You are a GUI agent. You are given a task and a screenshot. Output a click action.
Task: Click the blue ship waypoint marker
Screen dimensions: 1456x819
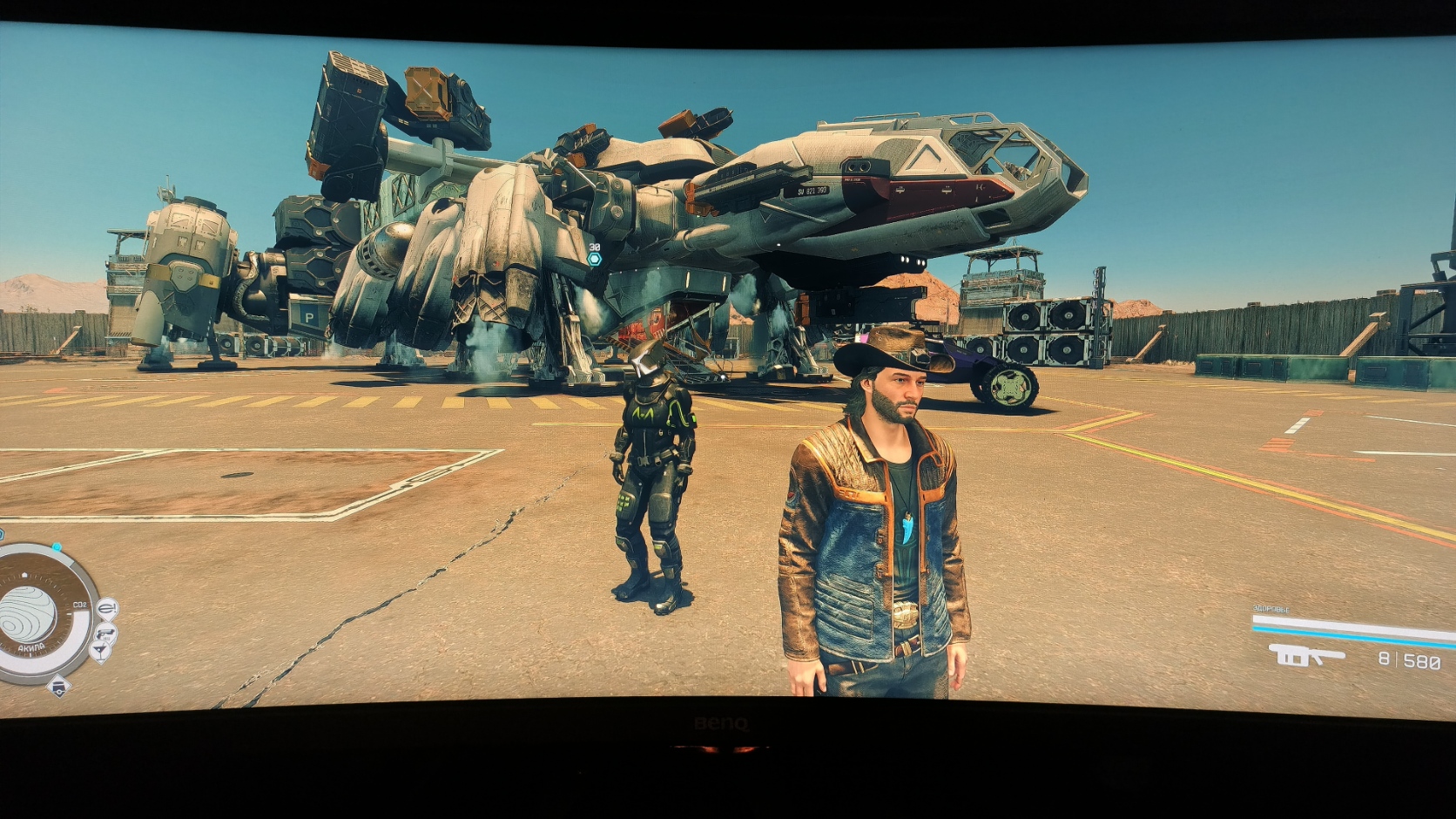click(595, 259)
